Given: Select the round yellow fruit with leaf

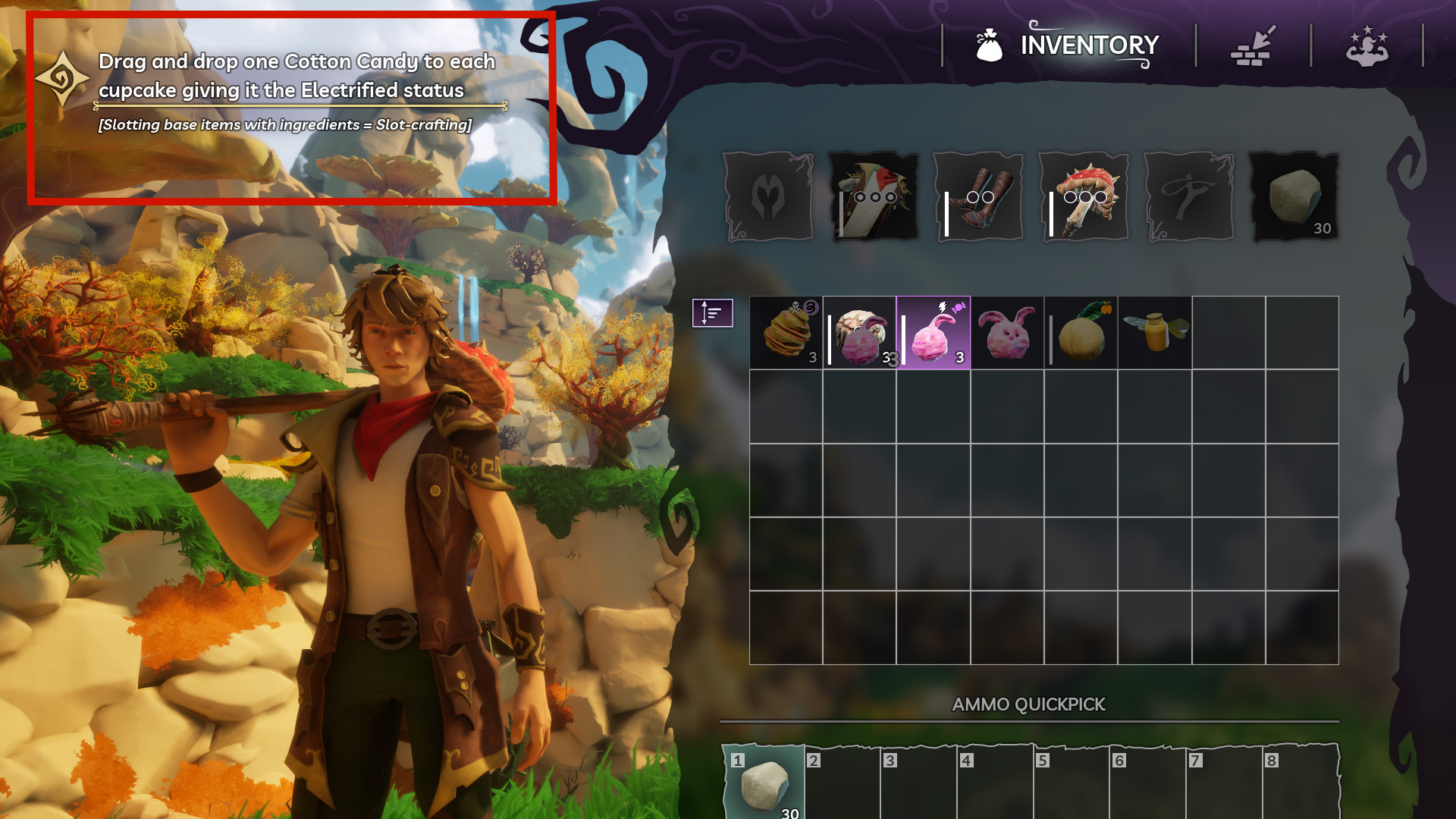Looking at the screenshot, I should point(1081,333).
